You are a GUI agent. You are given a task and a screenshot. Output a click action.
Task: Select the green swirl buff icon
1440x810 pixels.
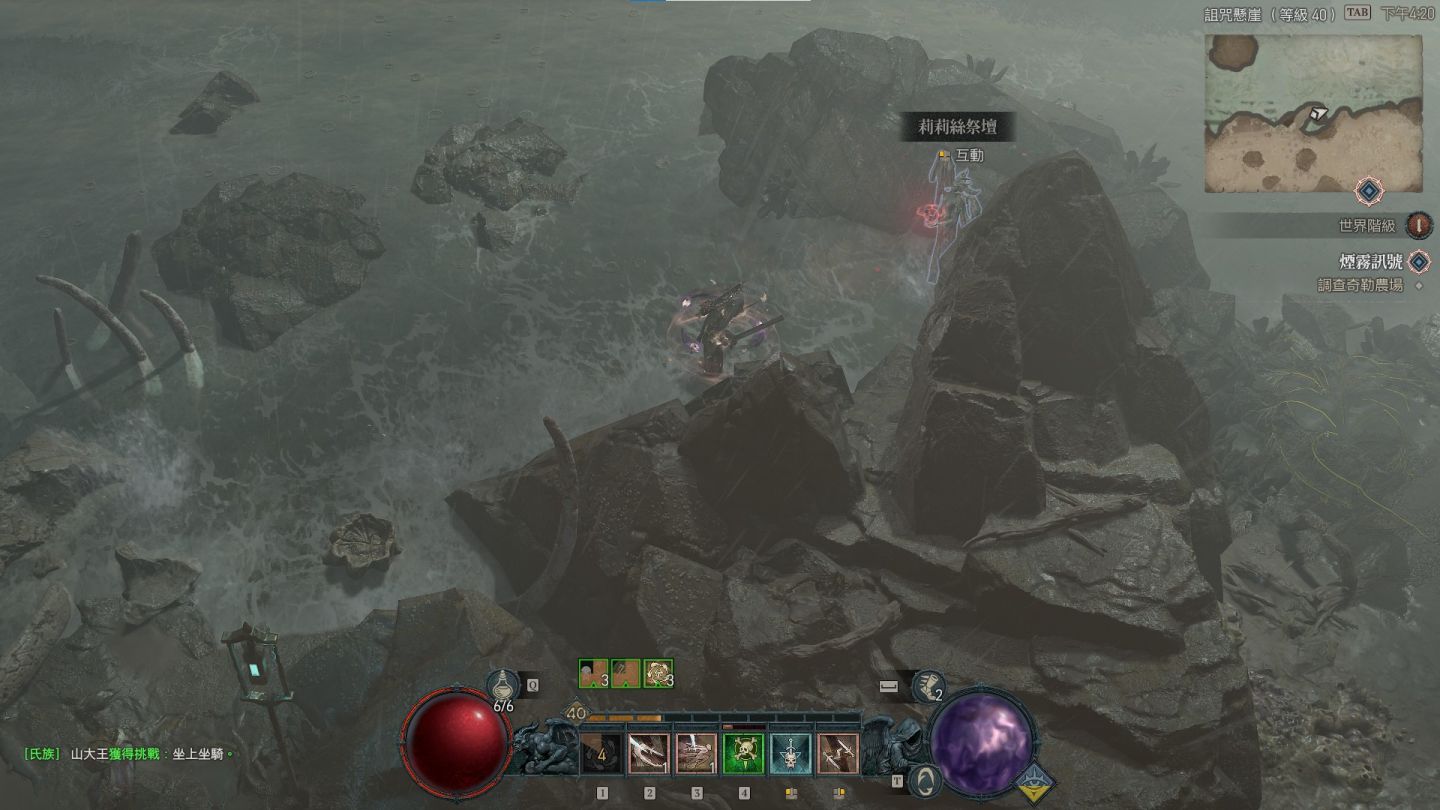tap(658, 674)
